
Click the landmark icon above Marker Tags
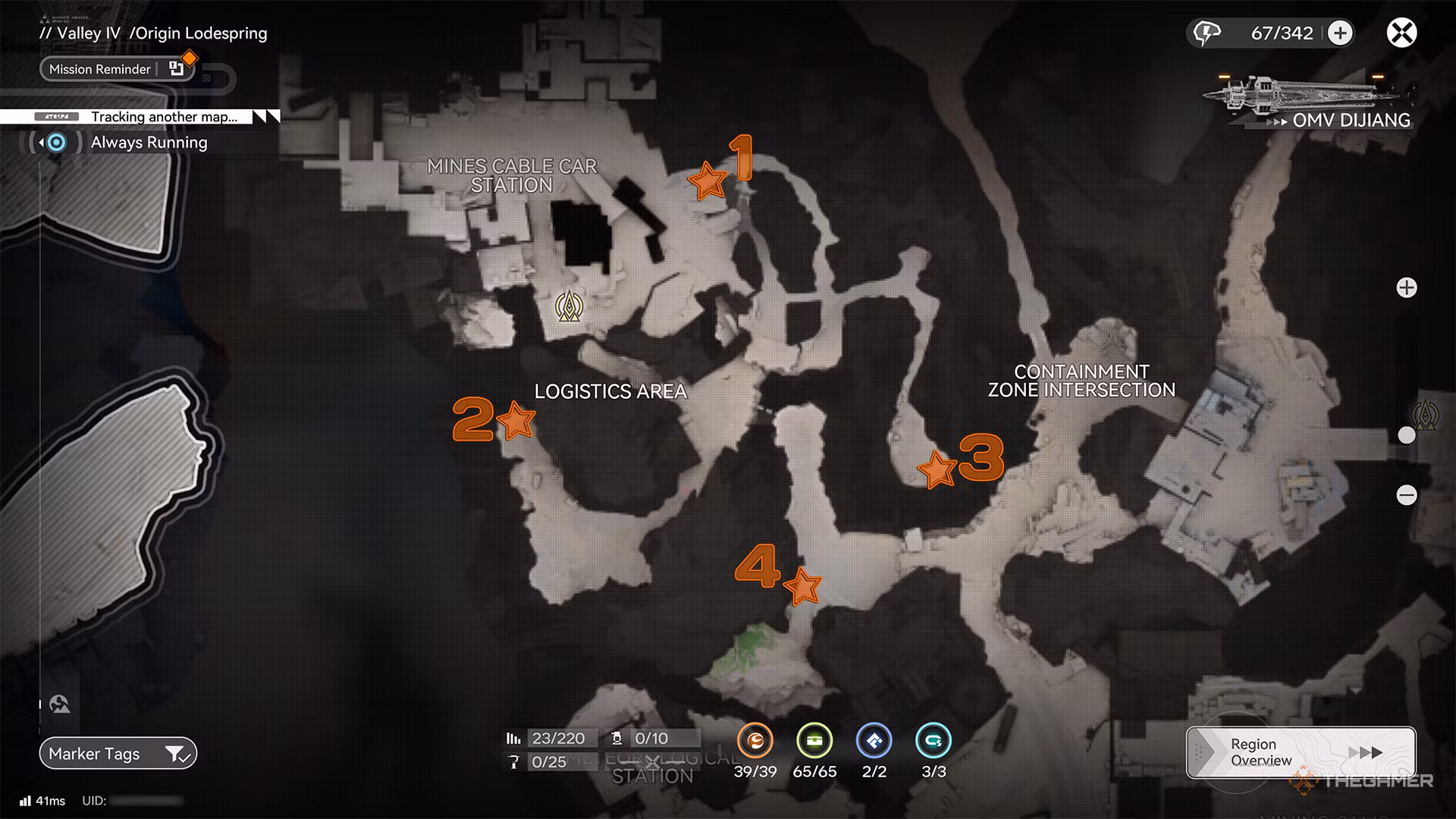59,704
